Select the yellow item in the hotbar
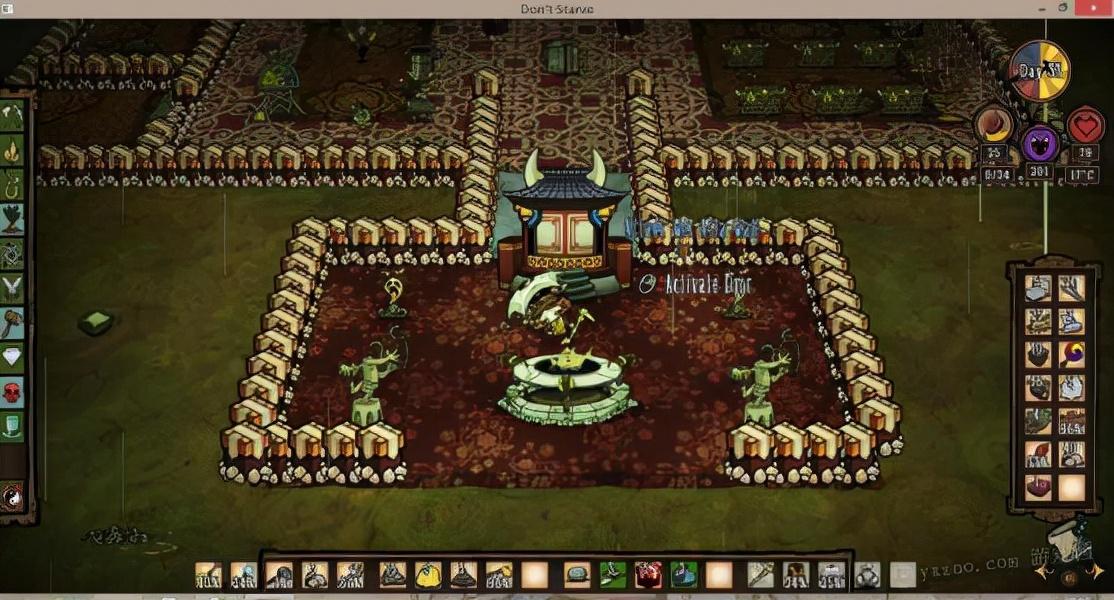 (428, 575)
